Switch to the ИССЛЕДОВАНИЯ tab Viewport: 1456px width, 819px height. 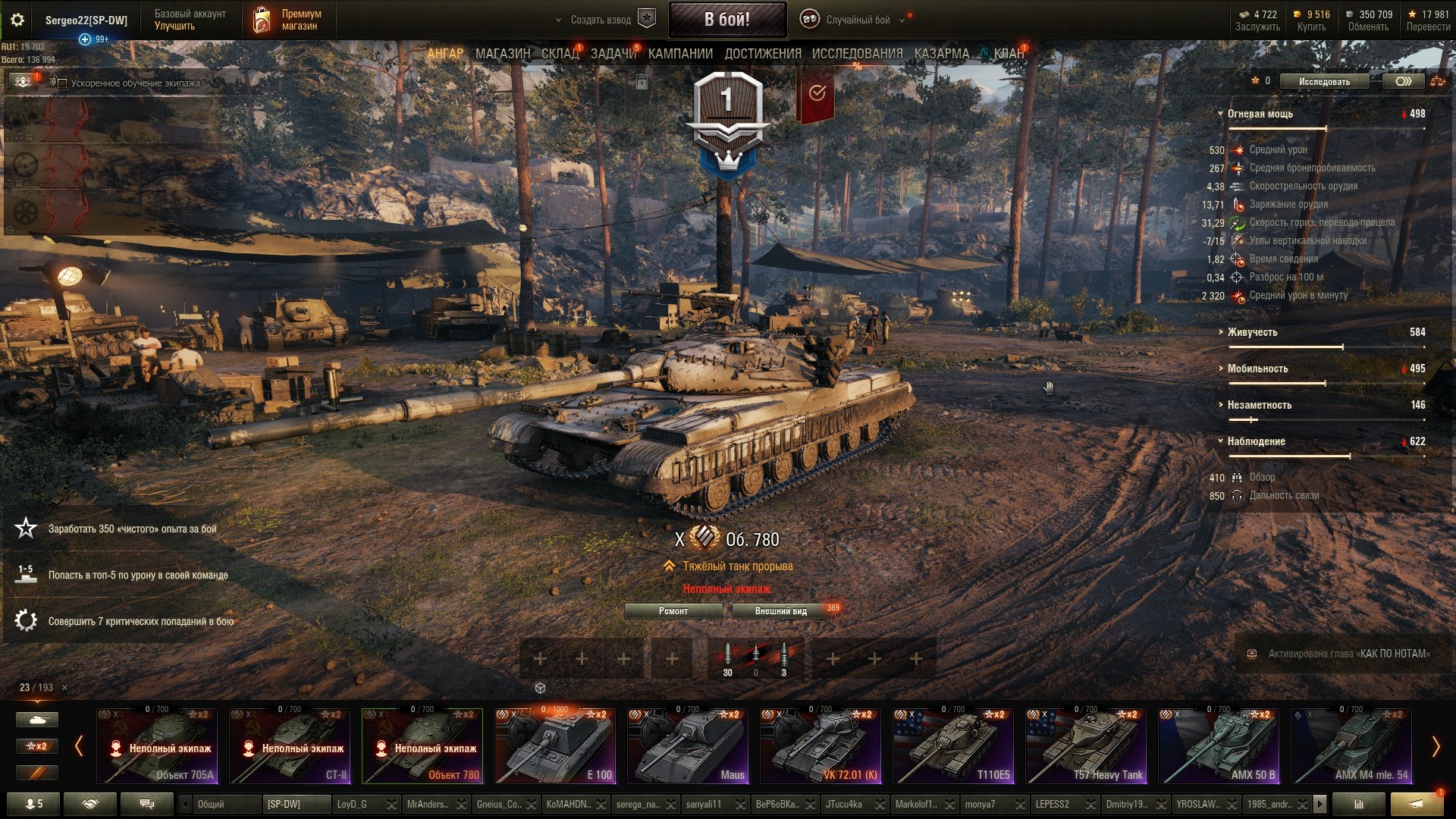point(857,54)
